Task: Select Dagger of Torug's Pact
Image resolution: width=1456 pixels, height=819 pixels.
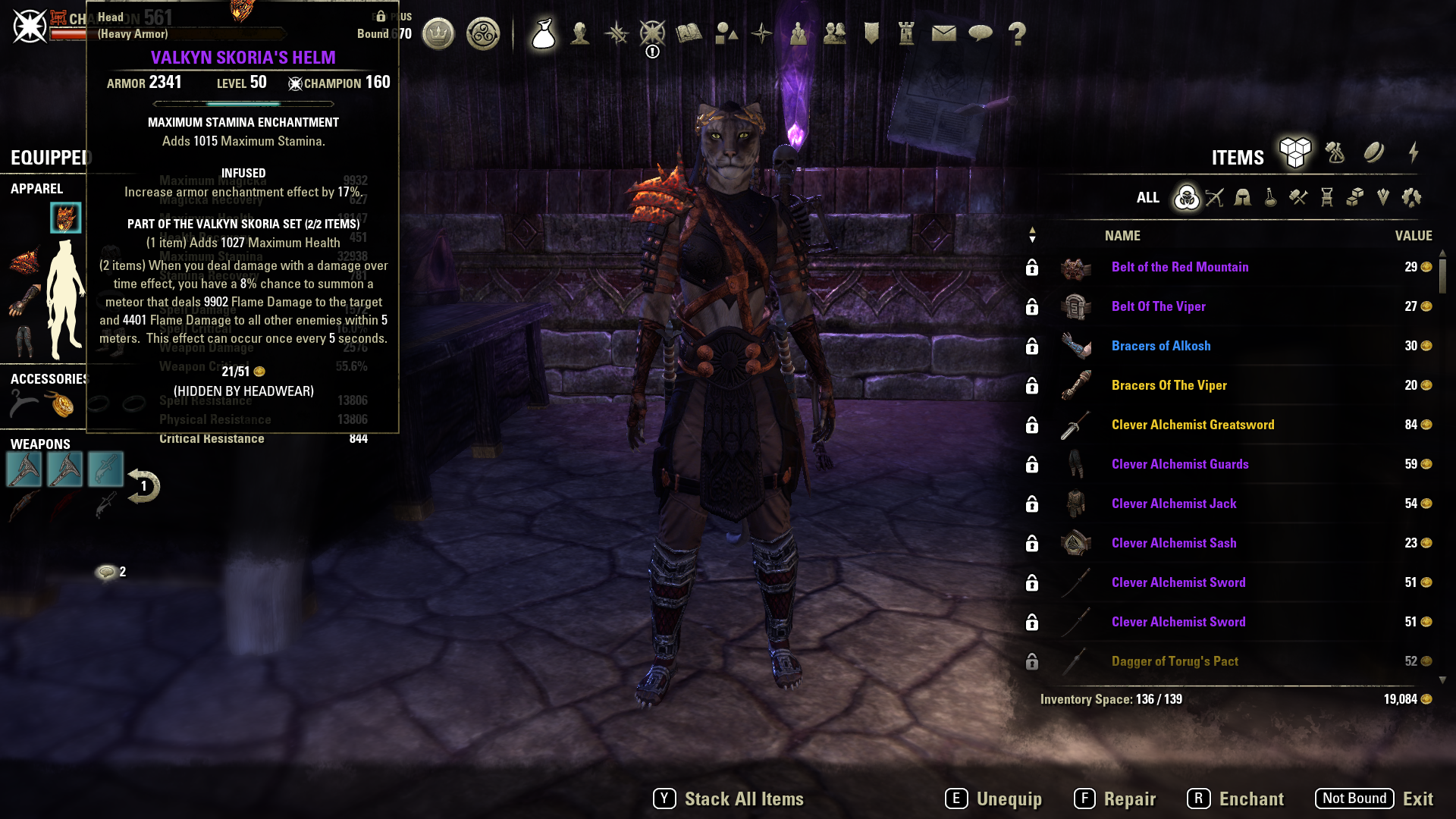Action: click(1174, 661)
